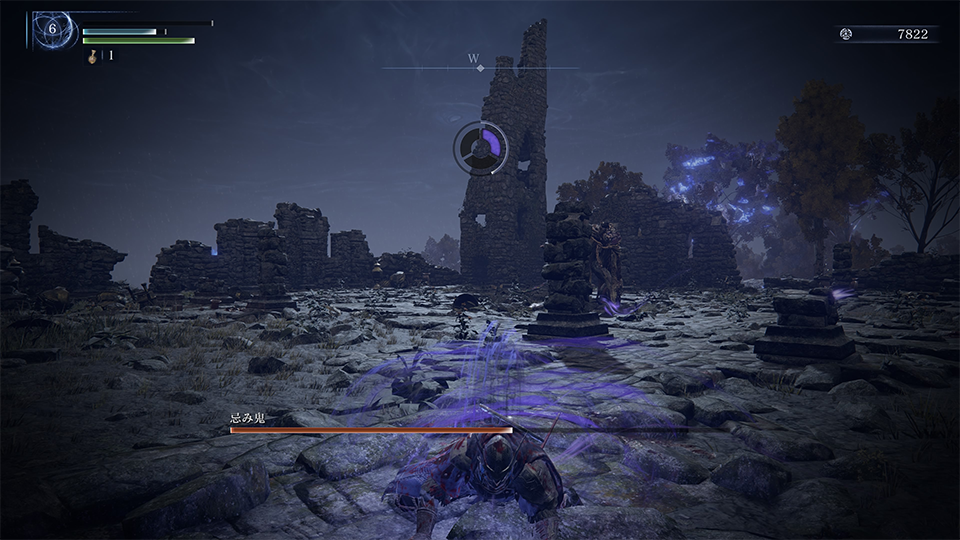Click the level 6 emblem
The height and width of the screenshot is (540, 960).
click(53, 30)
